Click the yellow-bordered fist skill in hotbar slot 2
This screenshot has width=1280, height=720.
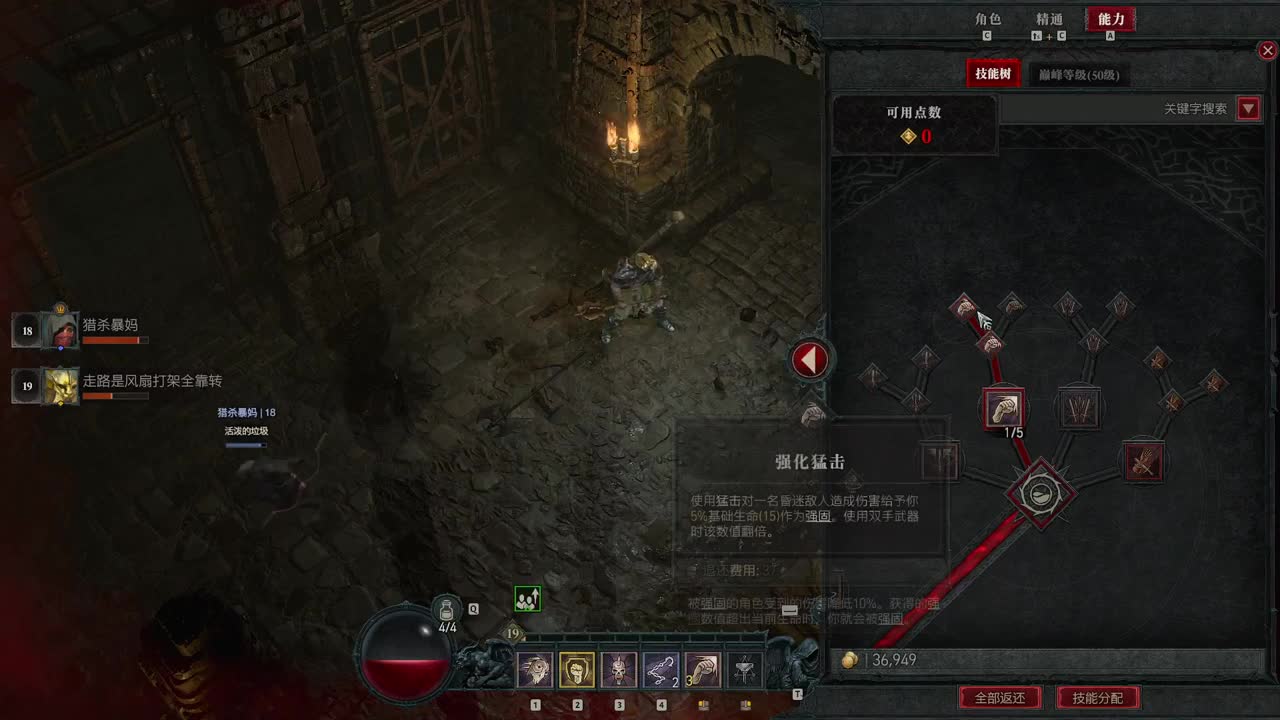pyautogui.click(x=577, y=668)
